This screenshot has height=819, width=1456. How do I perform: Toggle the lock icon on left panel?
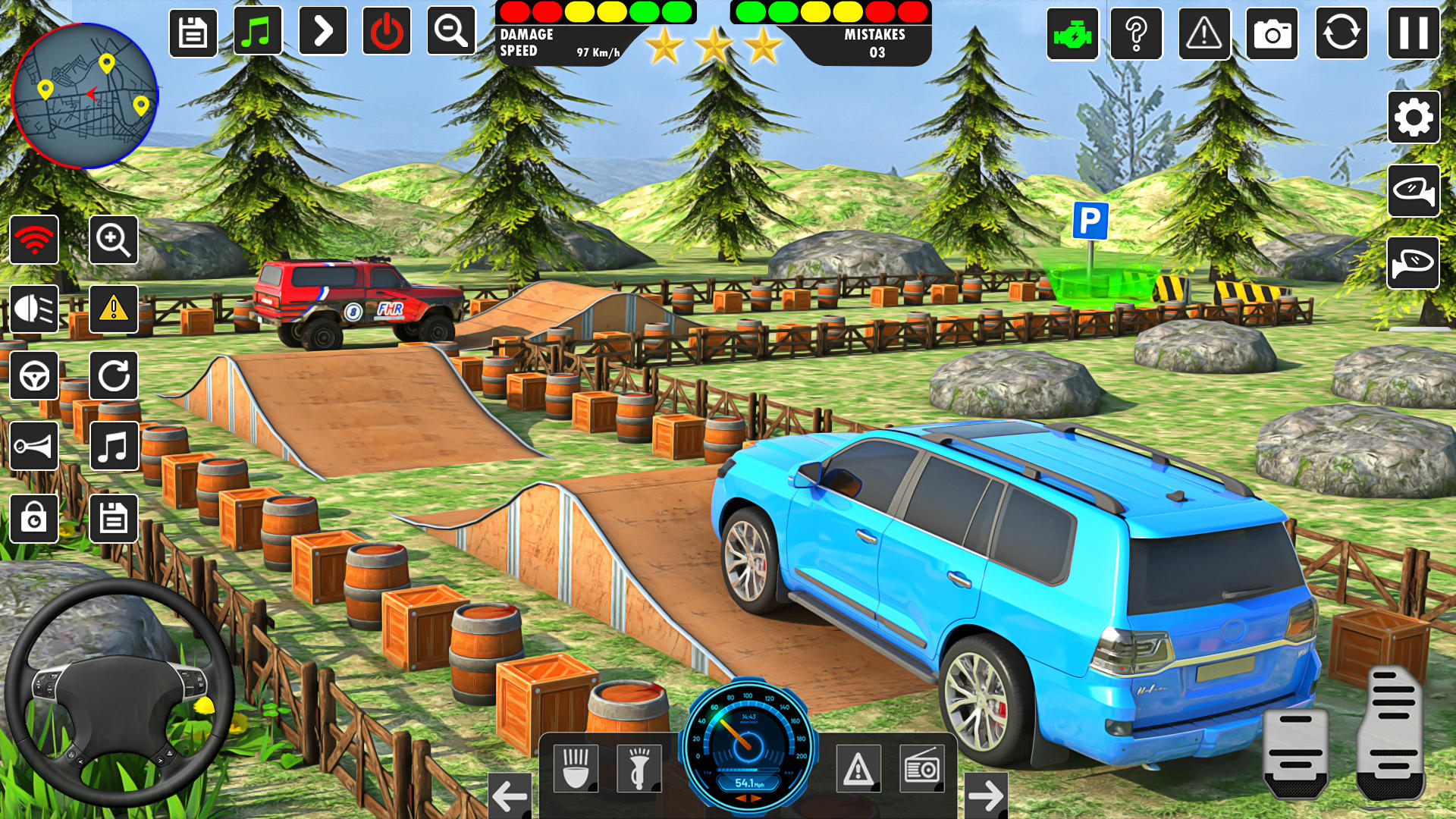(x=34, y=519)
